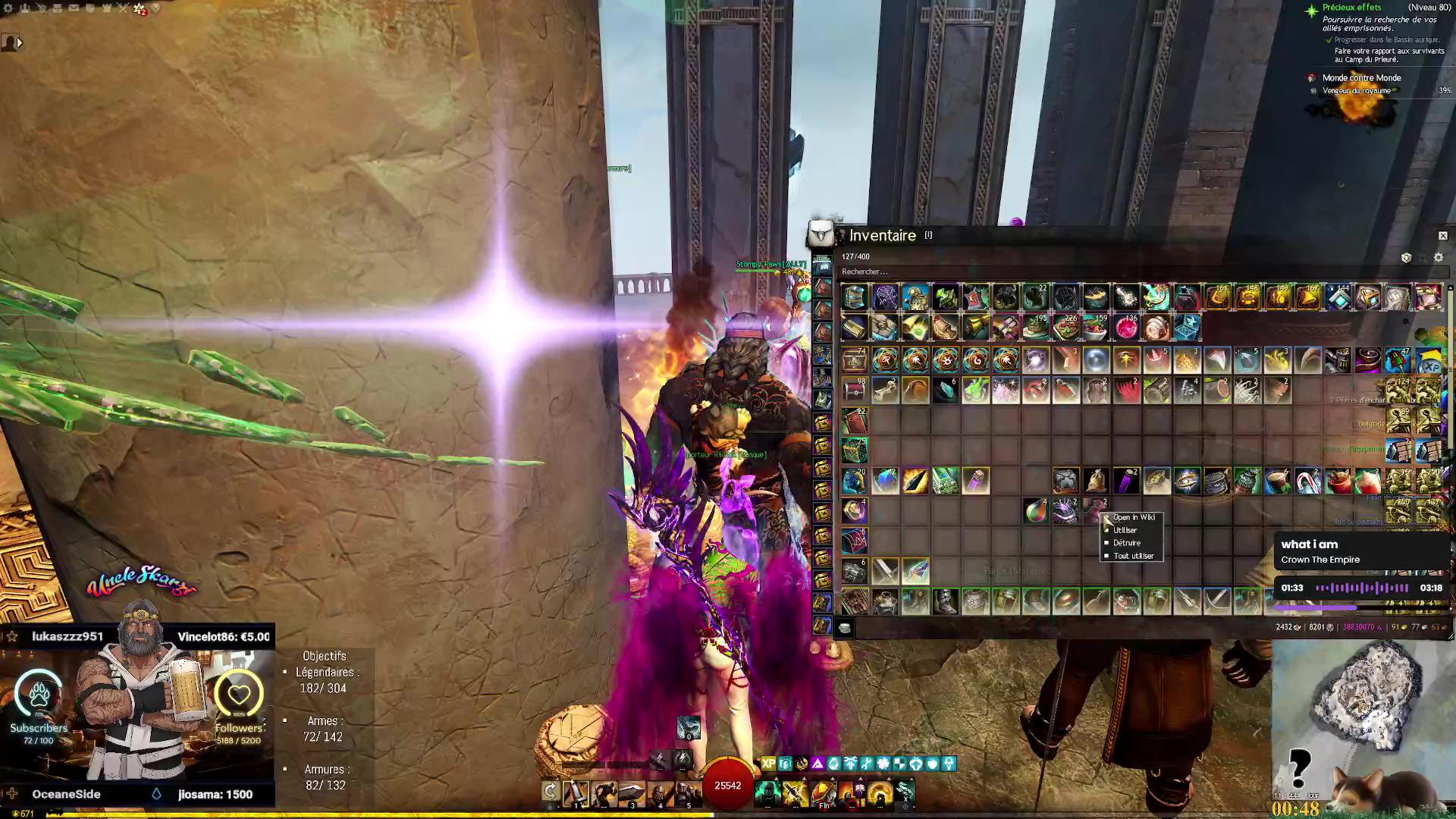Open the game menu gear icon
Viewport: 1456px width, 819px height.
(x=8, y=8)
